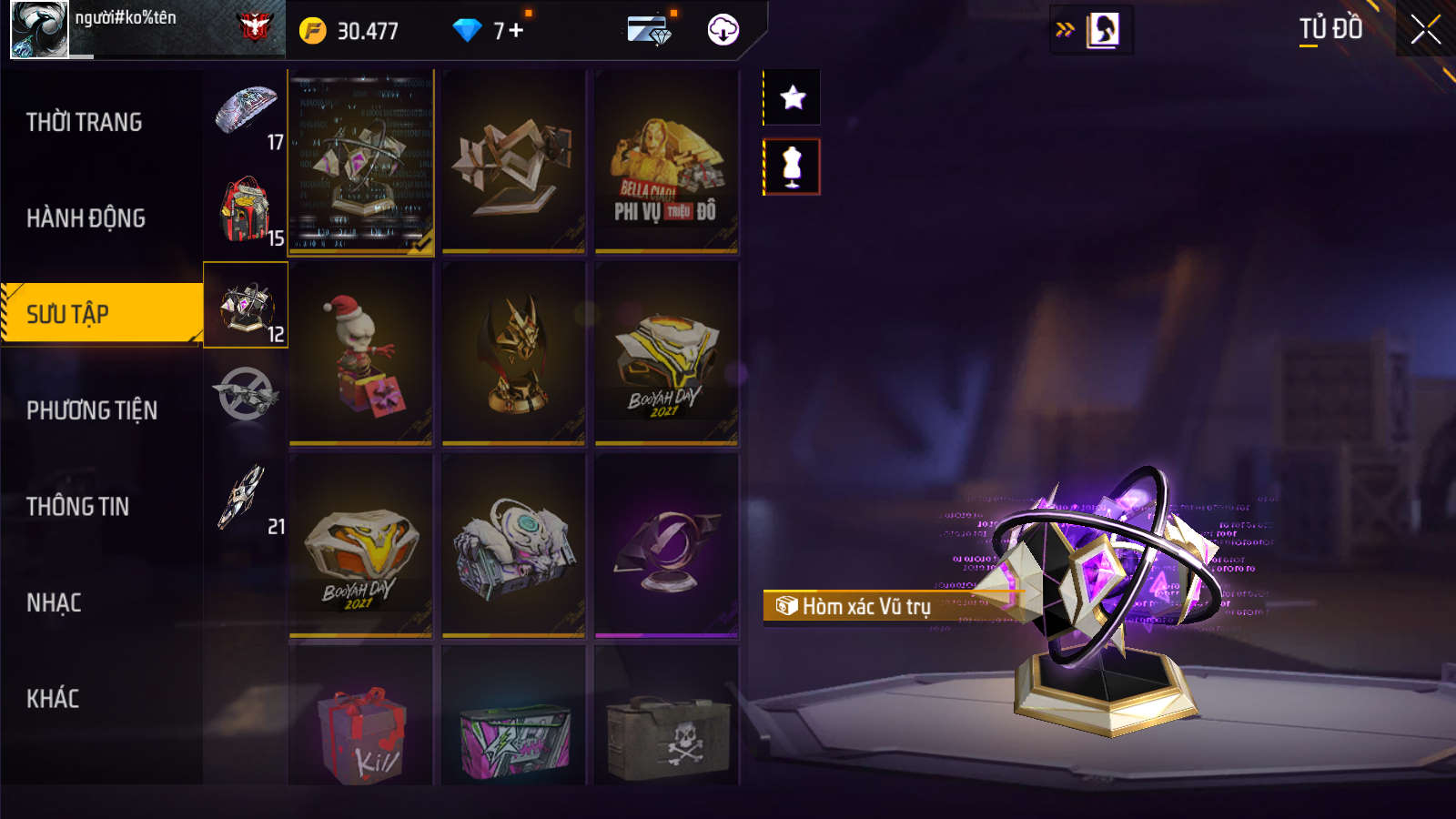
Task: Click the player avatar profile picture
Action: point(39,30)
